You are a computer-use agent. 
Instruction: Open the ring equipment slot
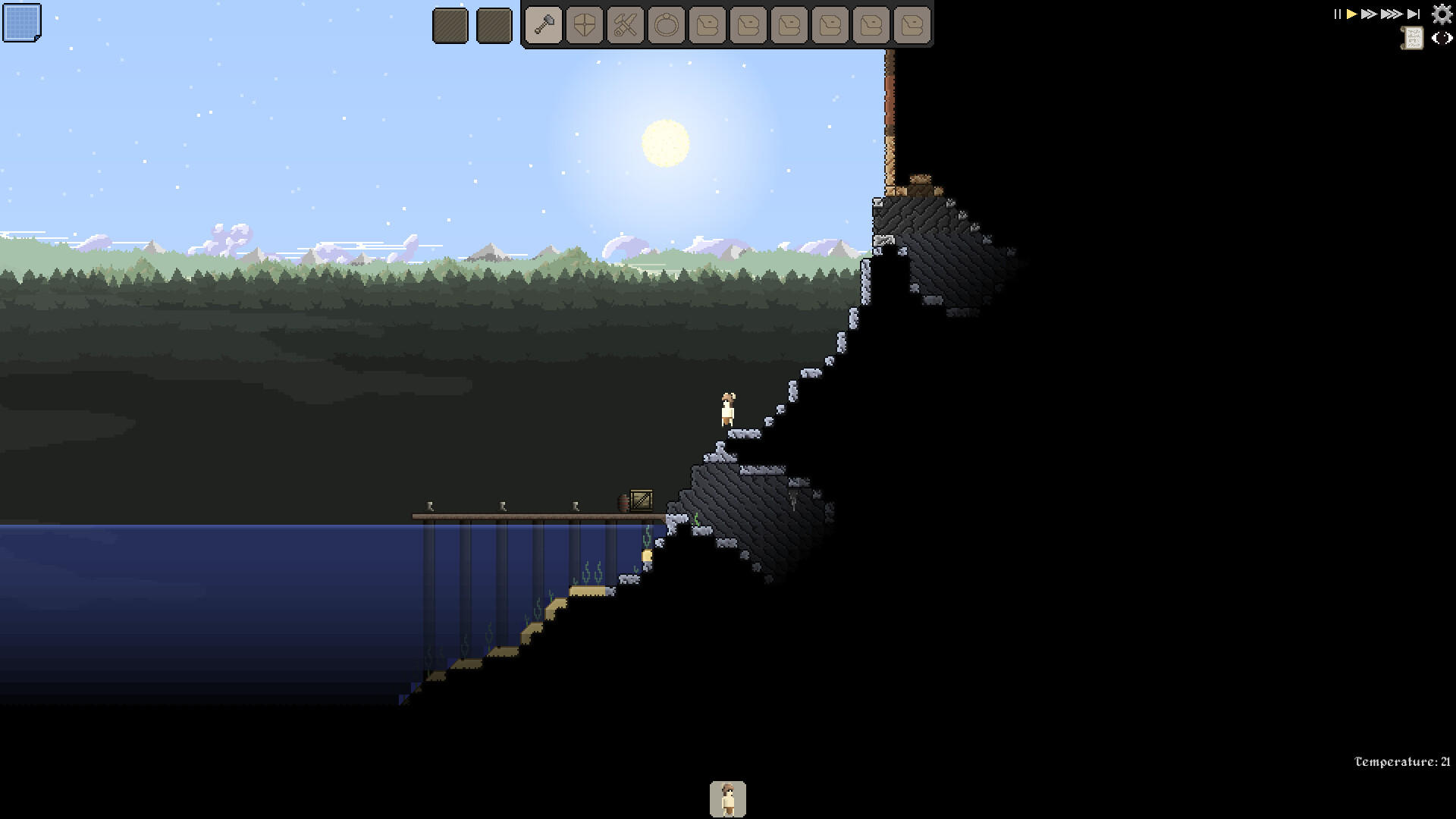click(x=665, y=24)
